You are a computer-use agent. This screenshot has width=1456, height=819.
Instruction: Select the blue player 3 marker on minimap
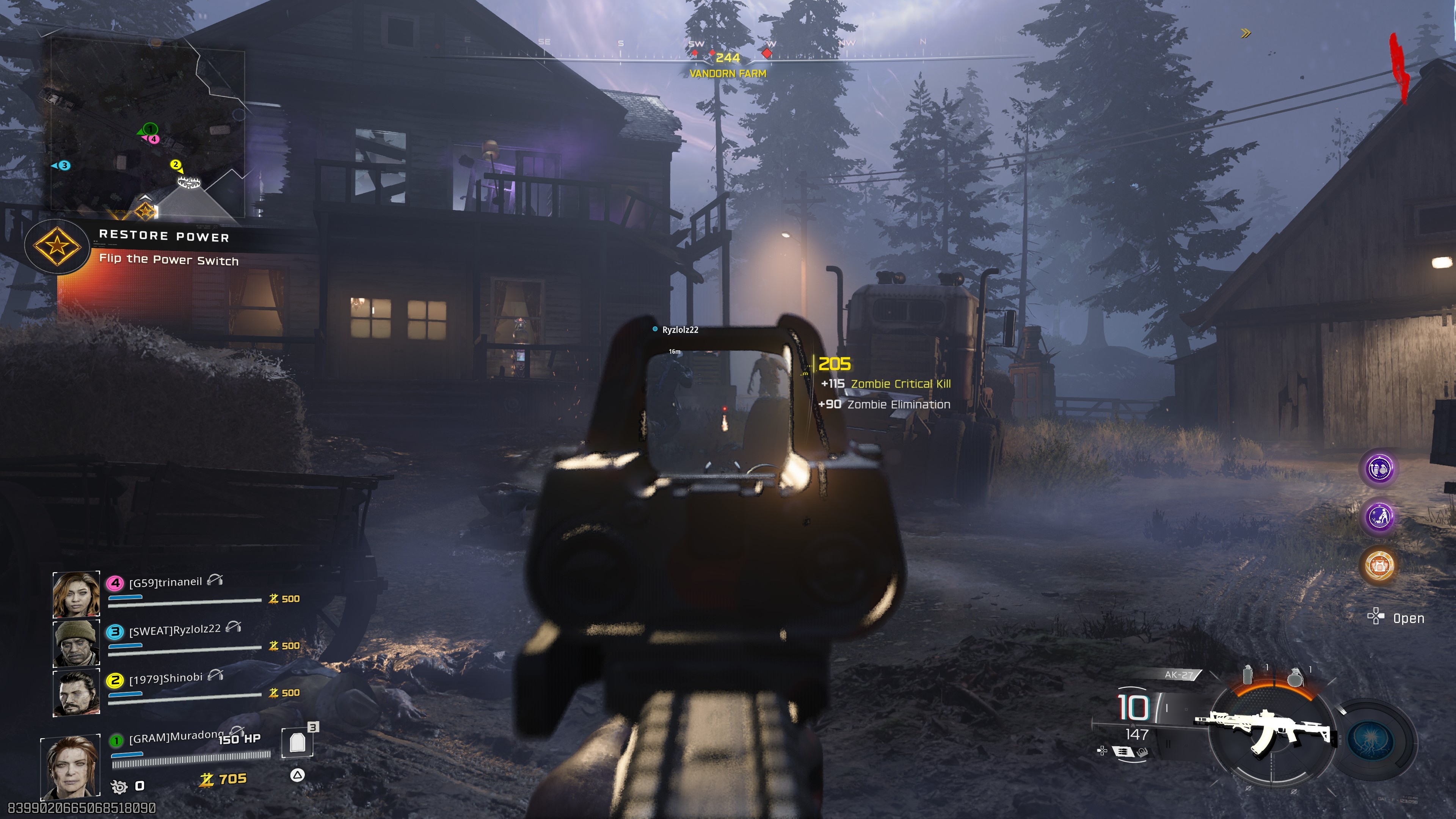64,166
